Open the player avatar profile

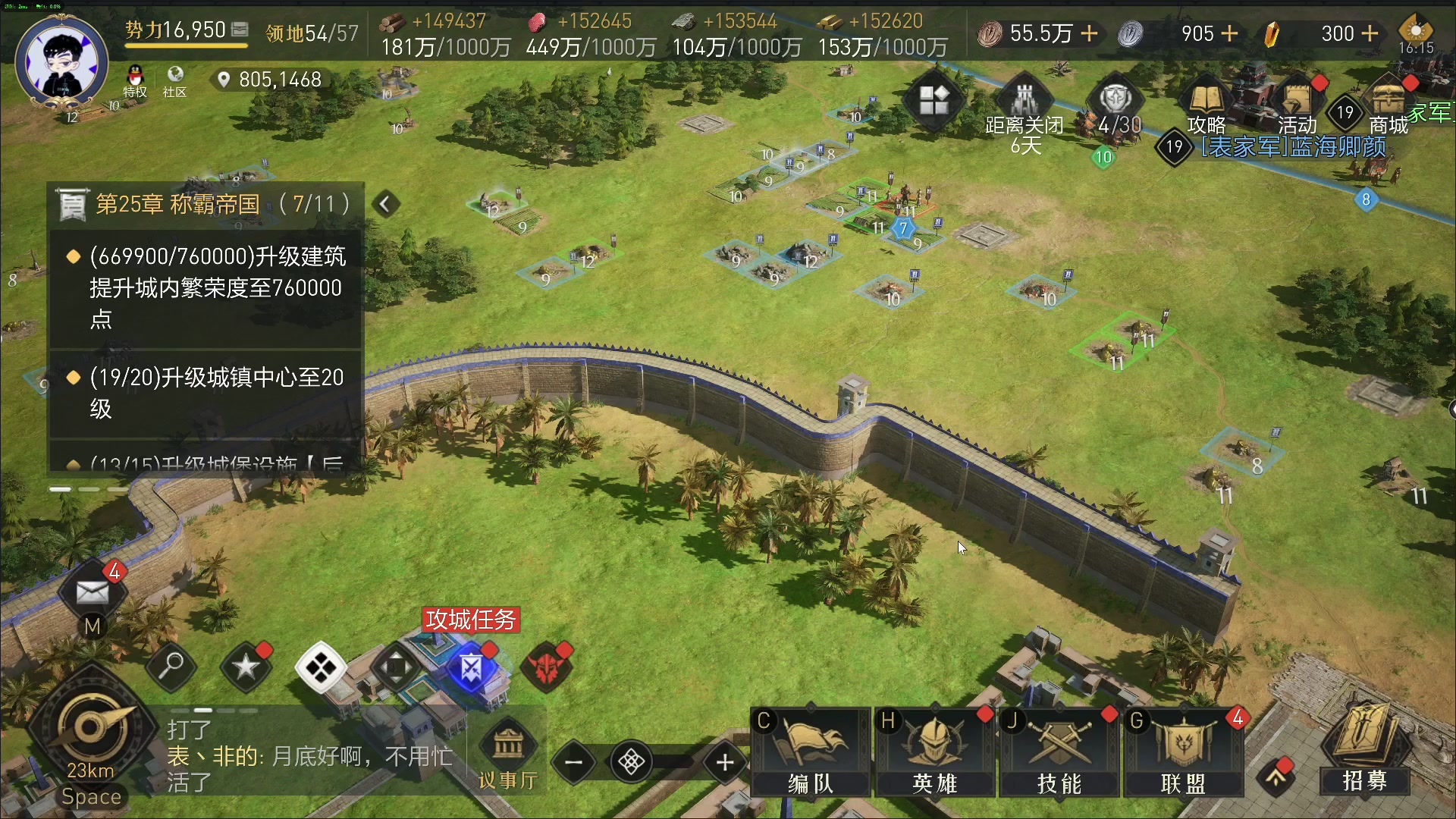pyautogui.click(x=62, y=62)
